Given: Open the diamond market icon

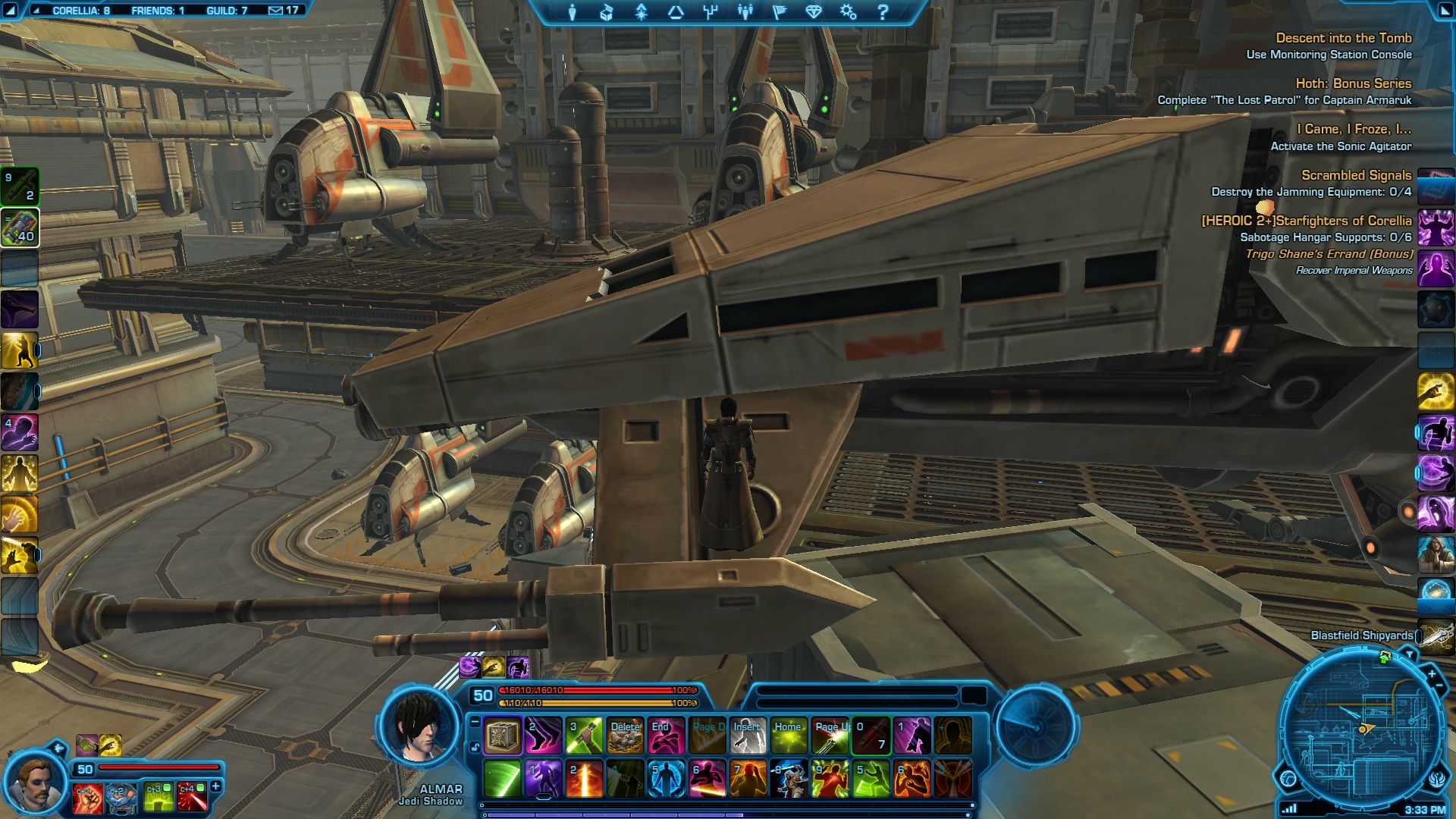Looking at the screenshot, I should [814, 12].
